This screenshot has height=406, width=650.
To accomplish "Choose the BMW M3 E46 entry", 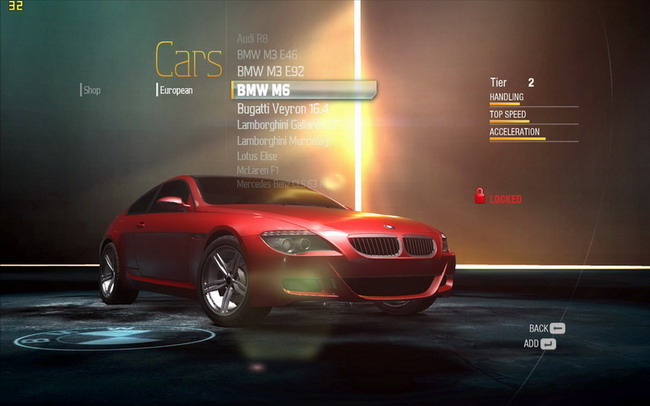I will pos(267,54).
